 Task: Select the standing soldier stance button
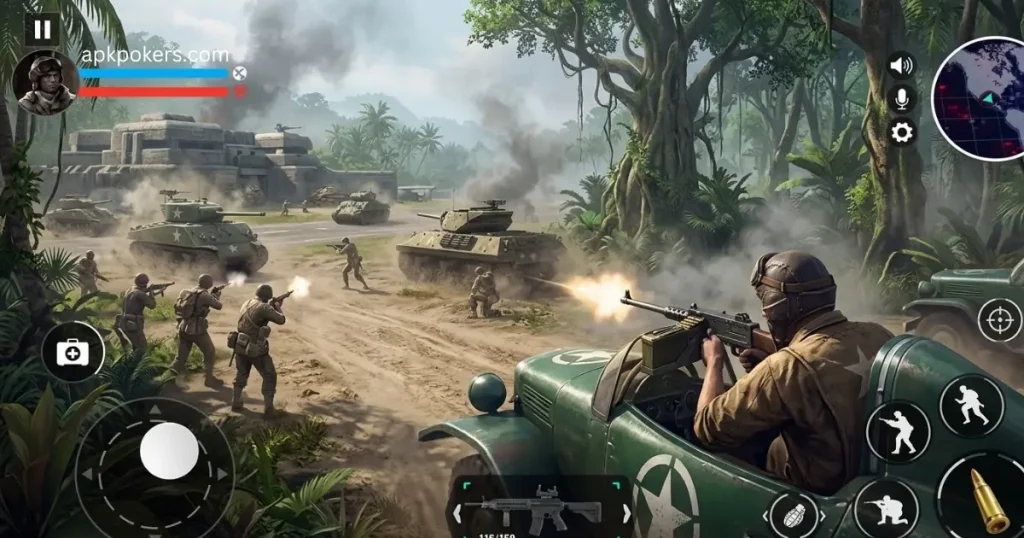898,431
